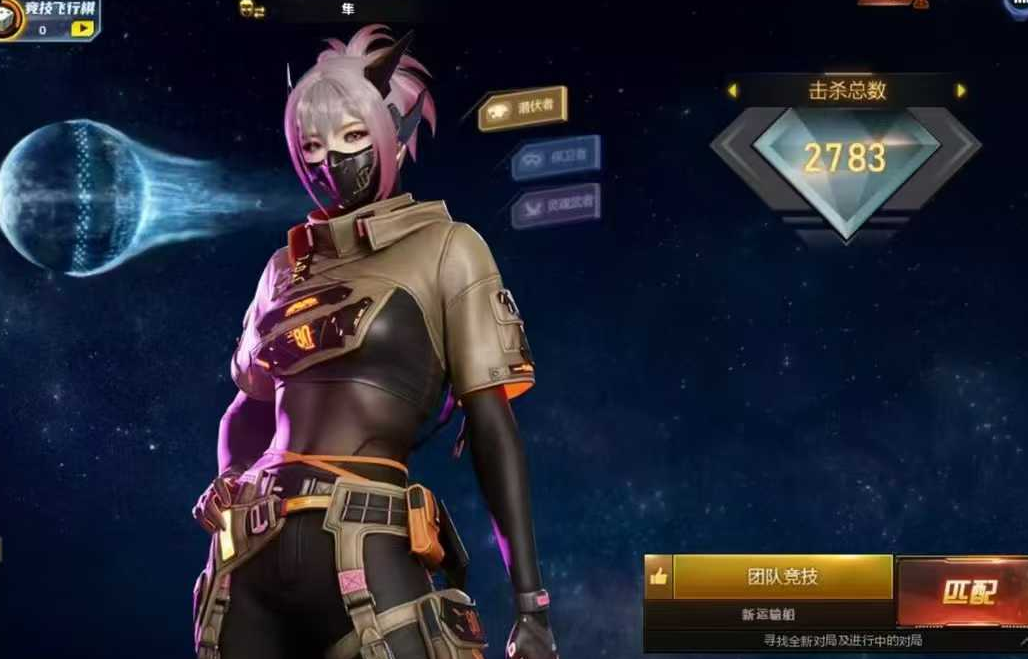
Task: Select the 团队竞技 game mode button
Action: coord(782,577)
